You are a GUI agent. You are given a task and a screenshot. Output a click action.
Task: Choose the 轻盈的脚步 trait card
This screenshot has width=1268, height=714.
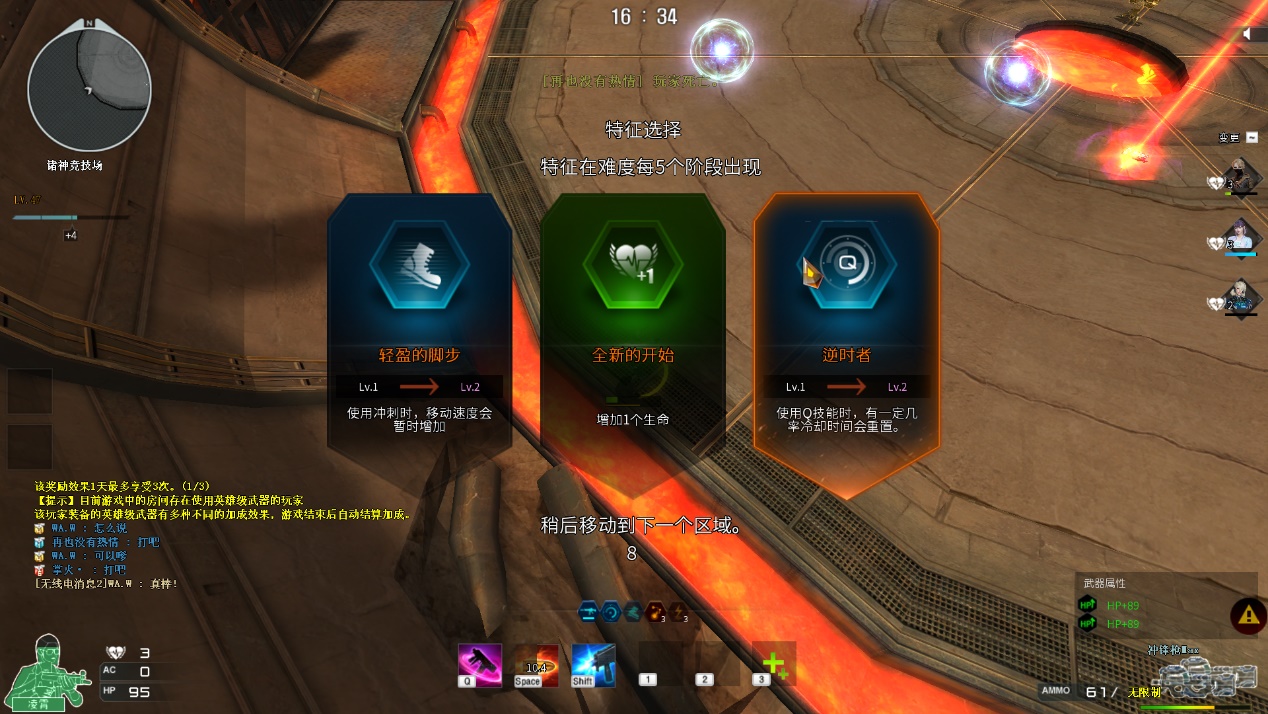point(419,320)
